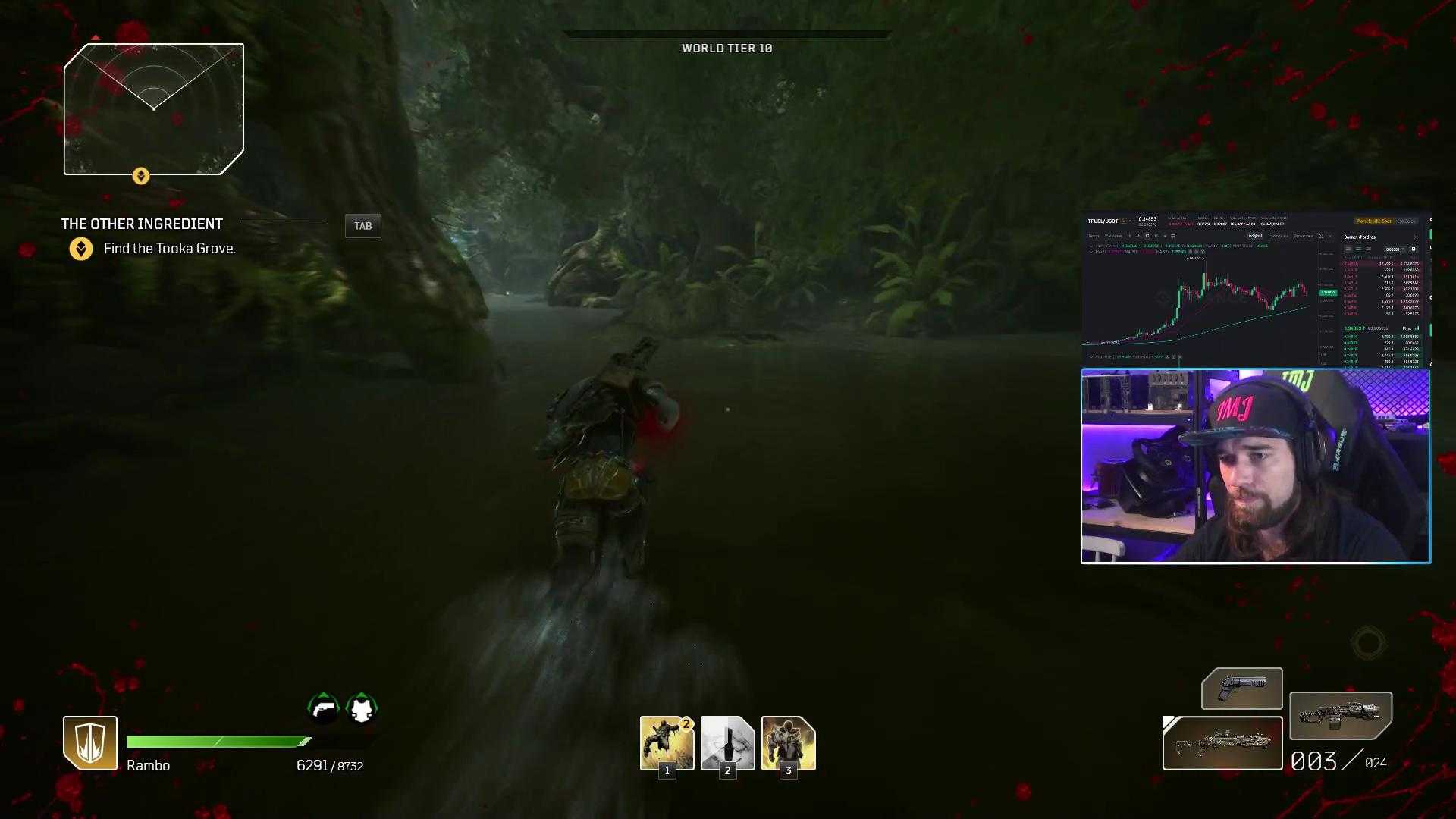Open the chart interval dropdown arrow
Viewport: 1456px width, 819px height.
[1165, 236]
